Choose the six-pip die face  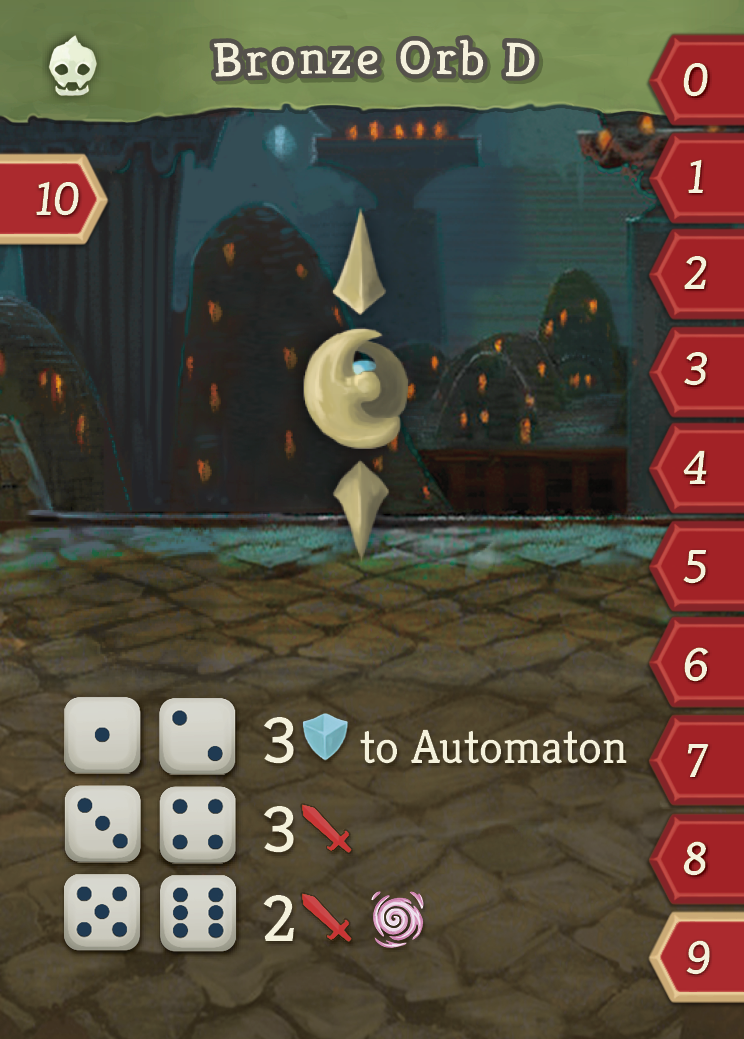198,913
